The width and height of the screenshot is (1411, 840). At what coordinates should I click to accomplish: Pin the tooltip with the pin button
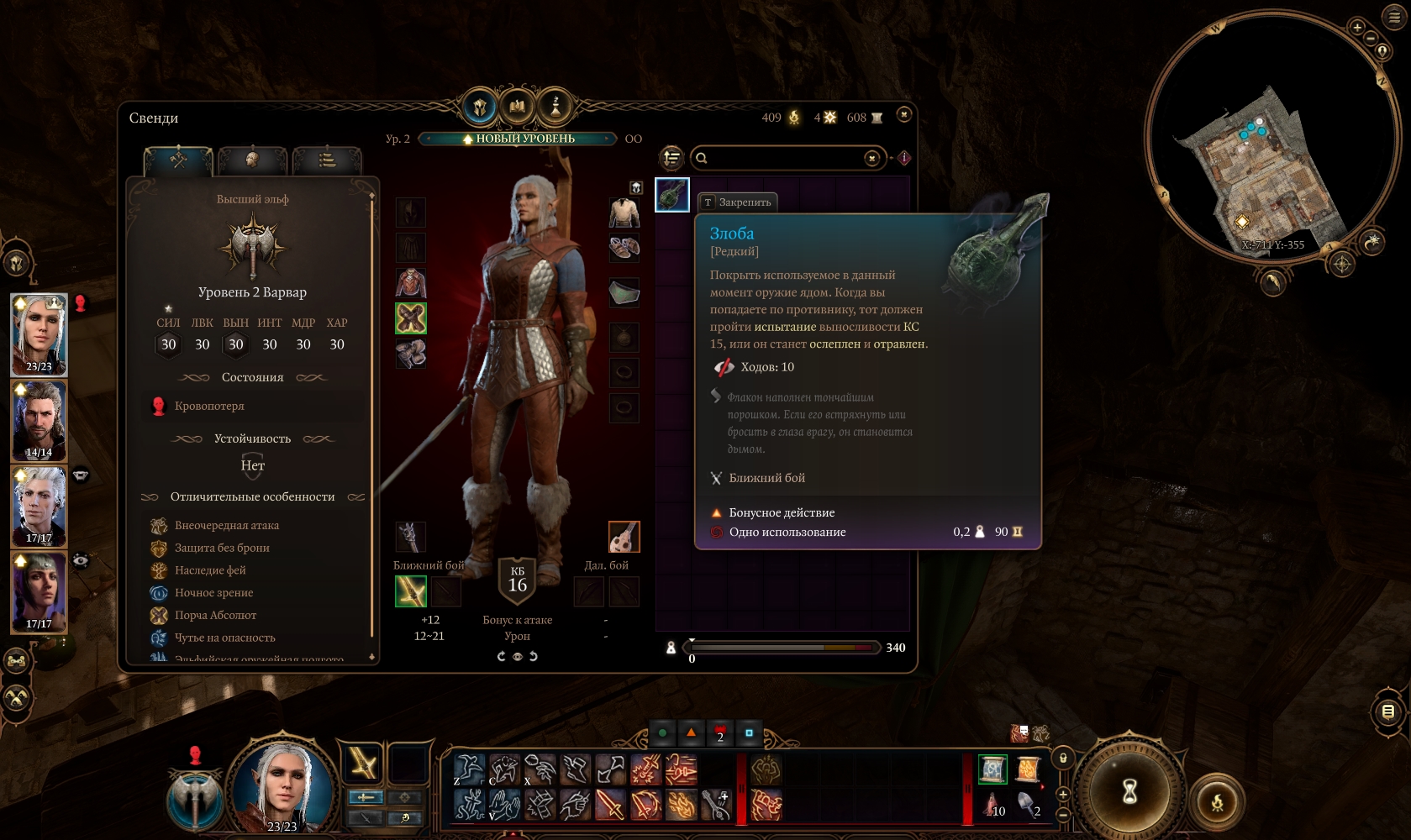737,202
